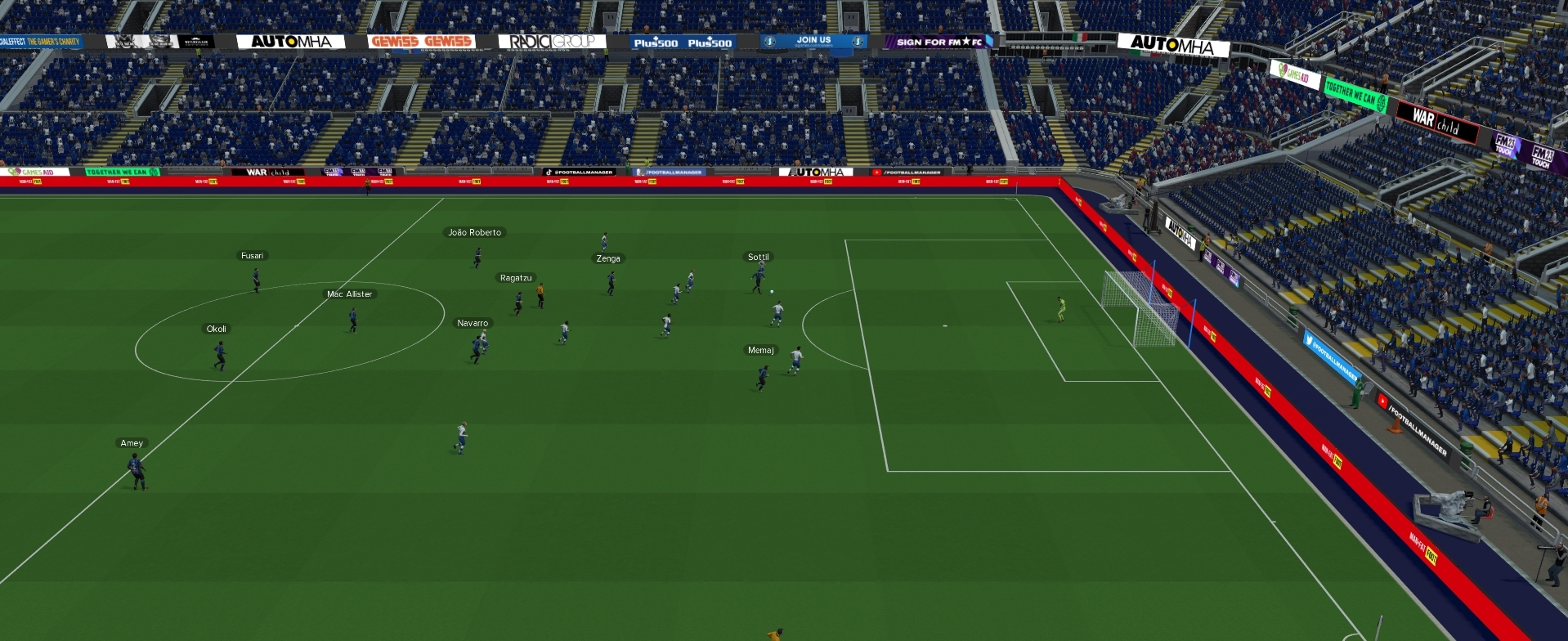
Task: Select the Sottil name label
Action: [758, 258]
